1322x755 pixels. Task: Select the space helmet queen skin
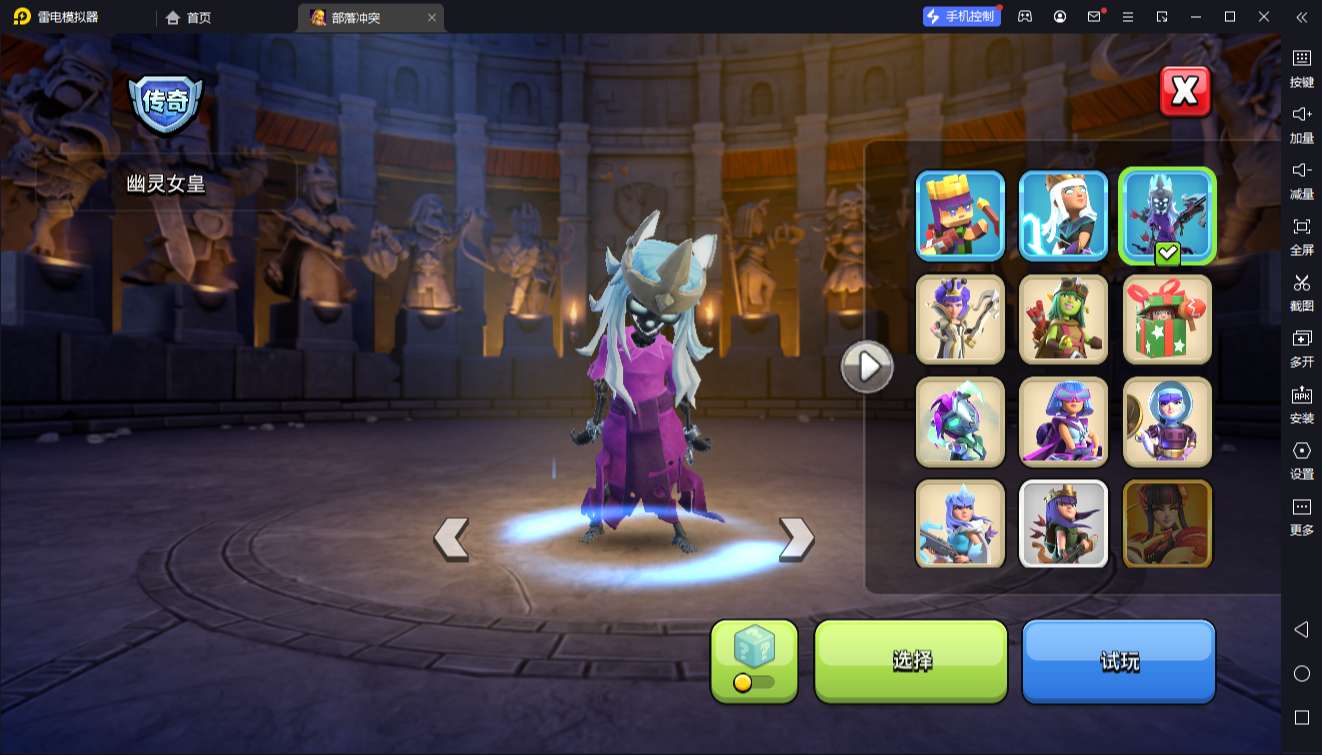1166,422
